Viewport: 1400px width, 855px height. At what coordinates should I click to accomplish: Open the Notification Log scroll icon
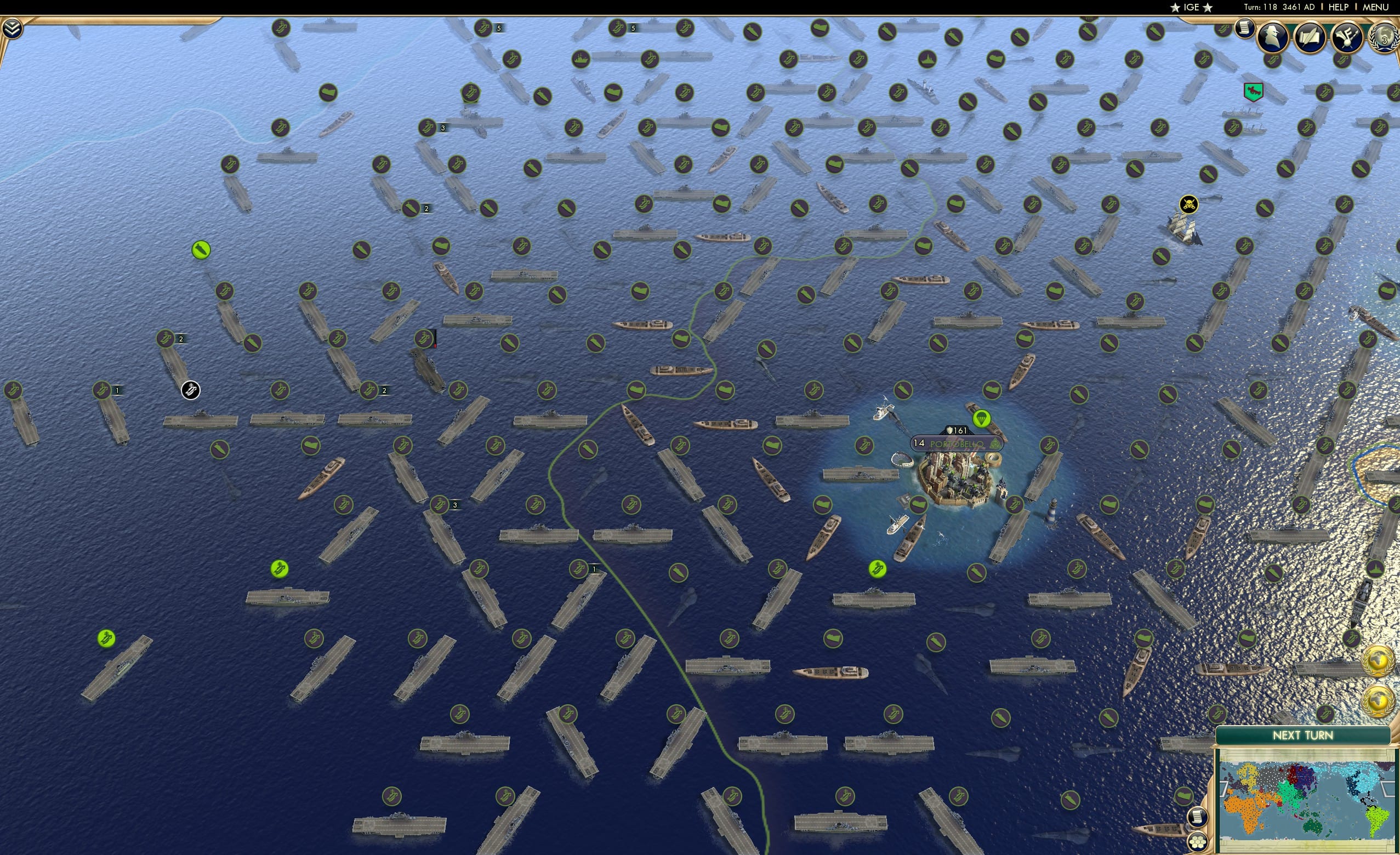click(1245, 29)
